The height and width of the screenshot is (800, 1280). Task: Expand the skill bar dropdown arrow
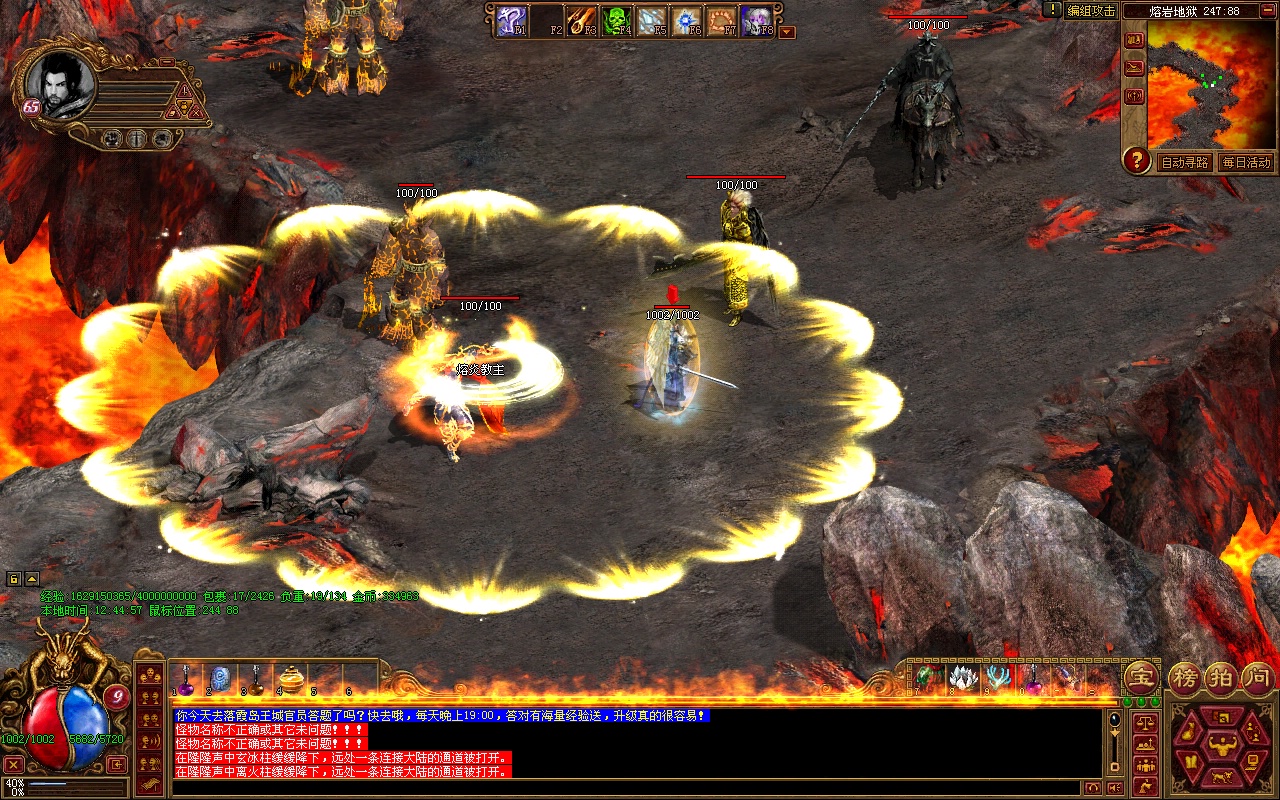[x=787, y=32]
